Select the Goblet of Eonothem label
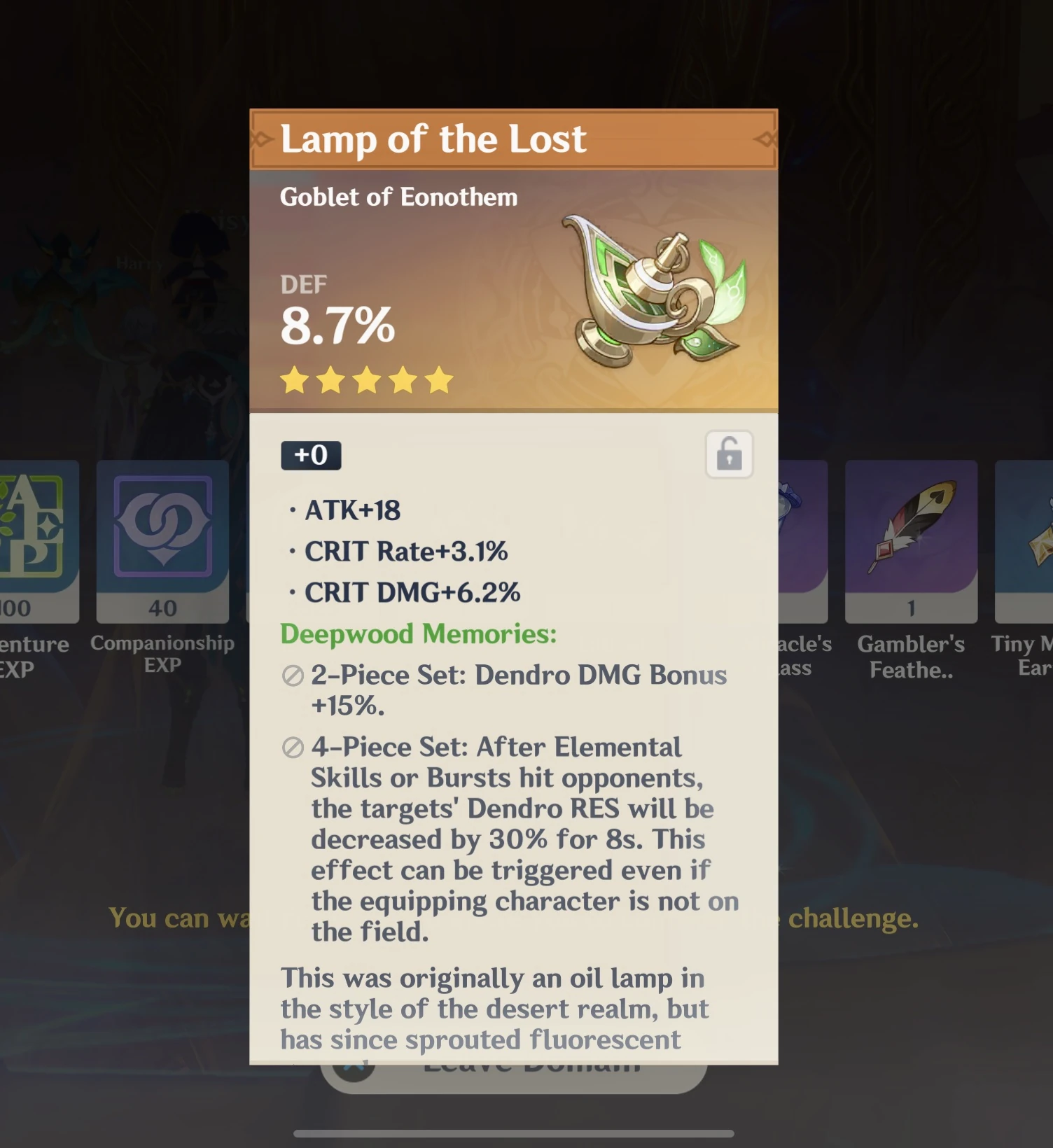 pos(398,197)
